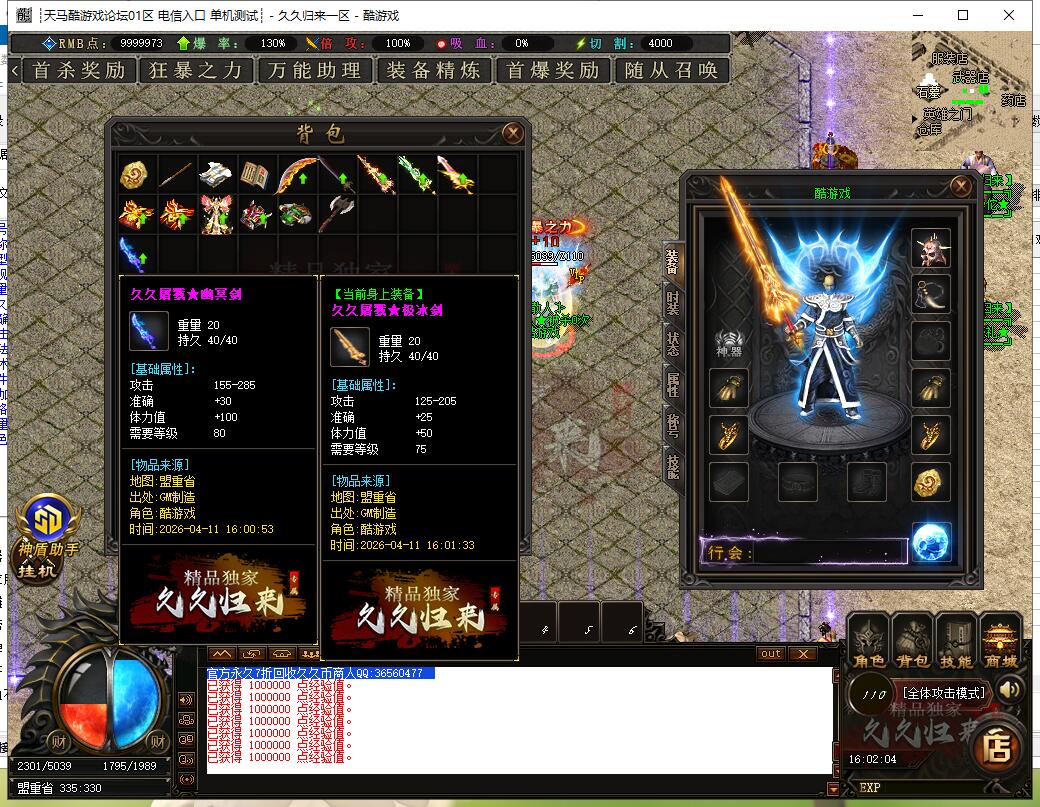Select the blue 幽冥剑 sword in the bag
This screenshot has width=1040, height=807.
point(135,253)
